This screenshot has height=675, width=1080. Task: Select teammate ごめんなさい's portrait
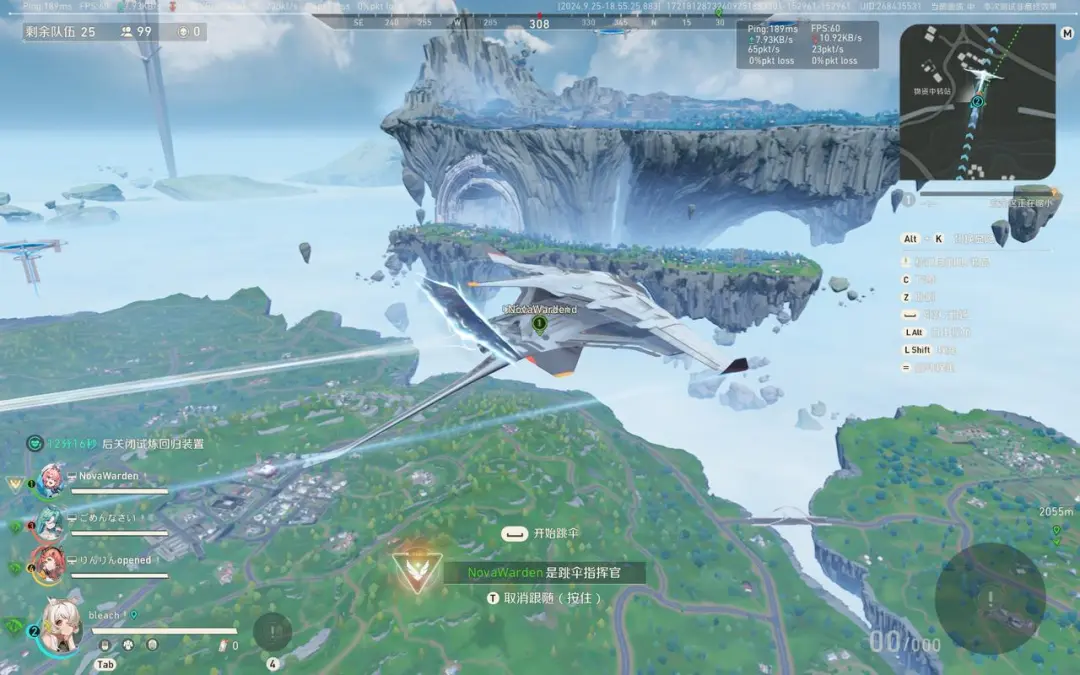(50, 522)
